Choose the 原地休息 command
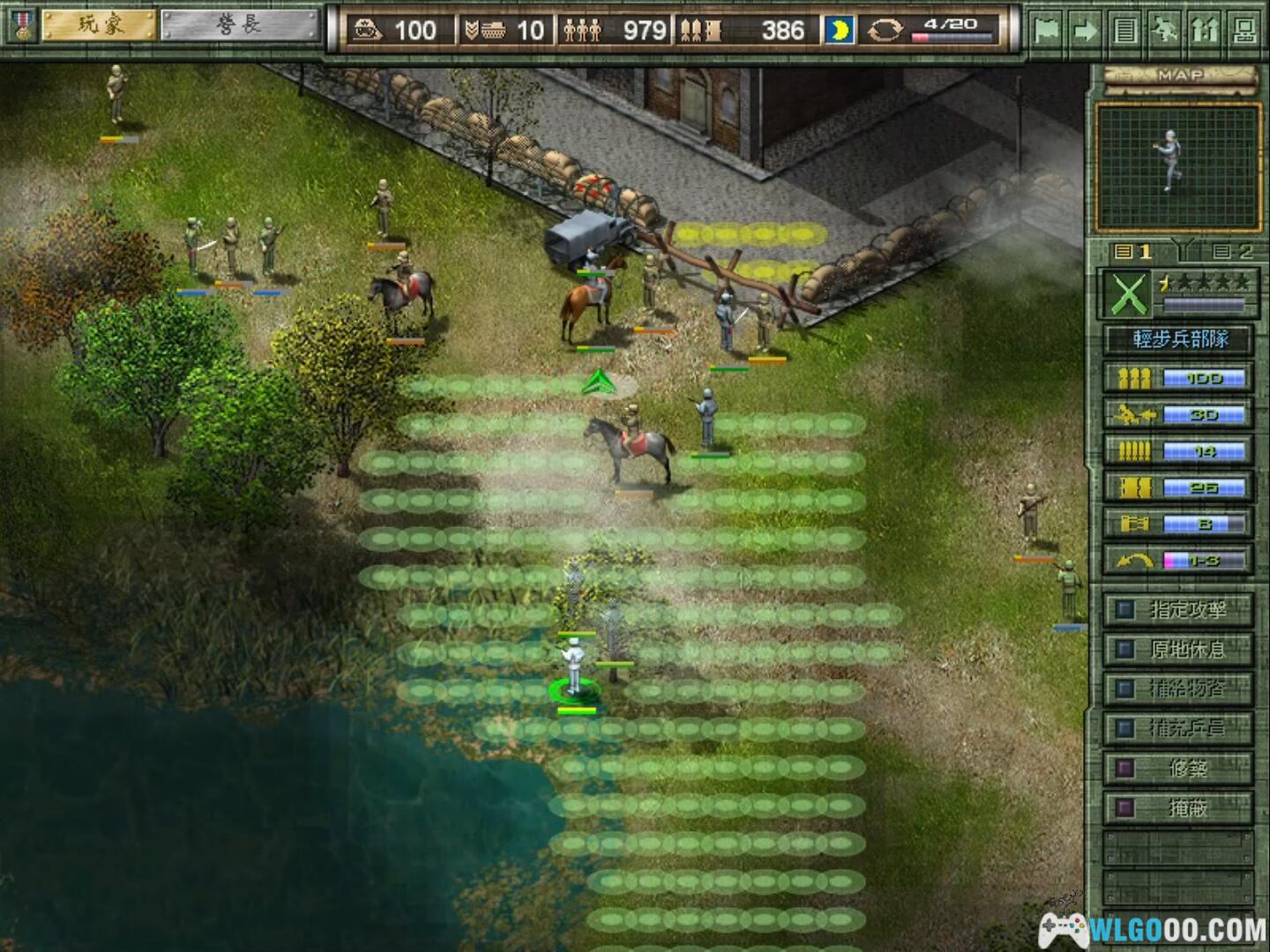The image size is (1270, 952). [x=1178, y=650]
